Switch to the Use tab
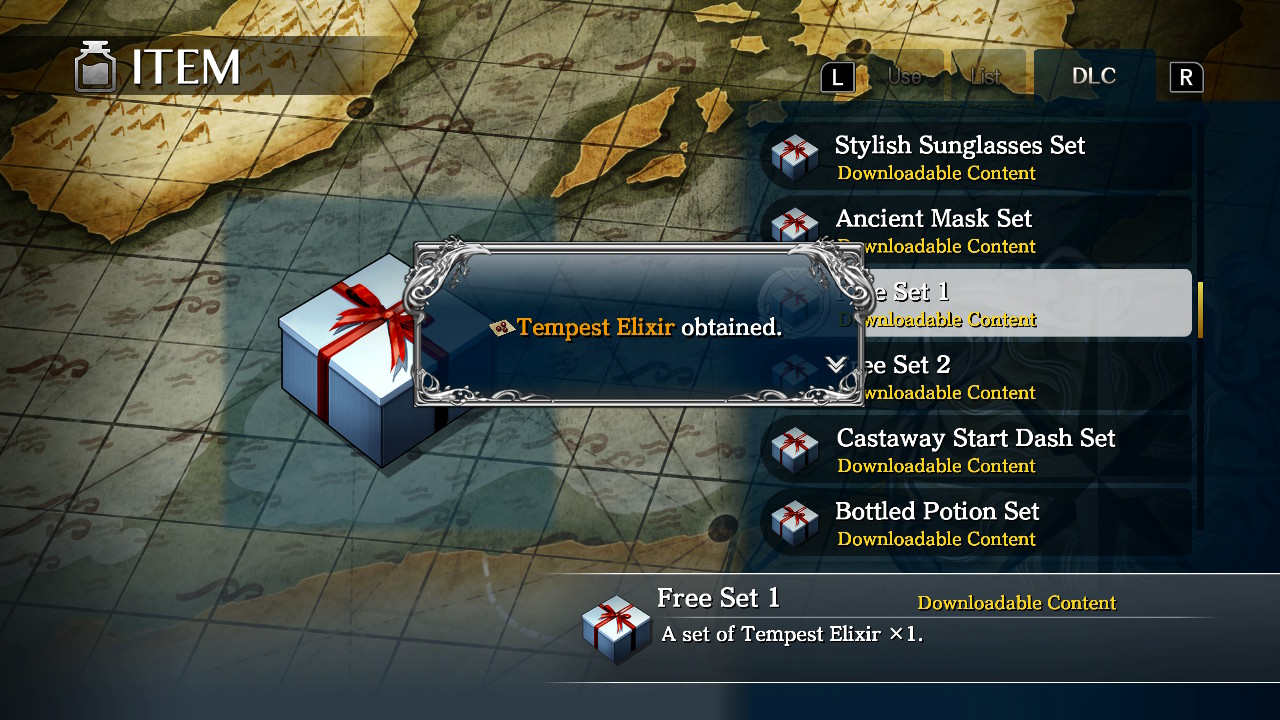Image resolution: width=1280 pixels, height=720 pixels. point(903,75)
